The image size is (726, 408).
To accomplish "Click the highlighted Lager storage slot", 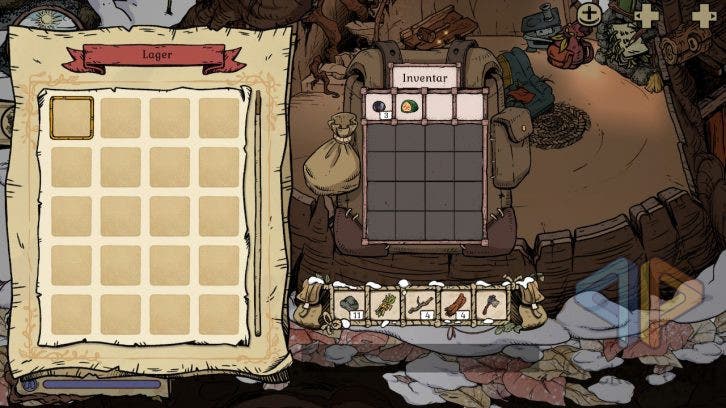I will point(71,118).
